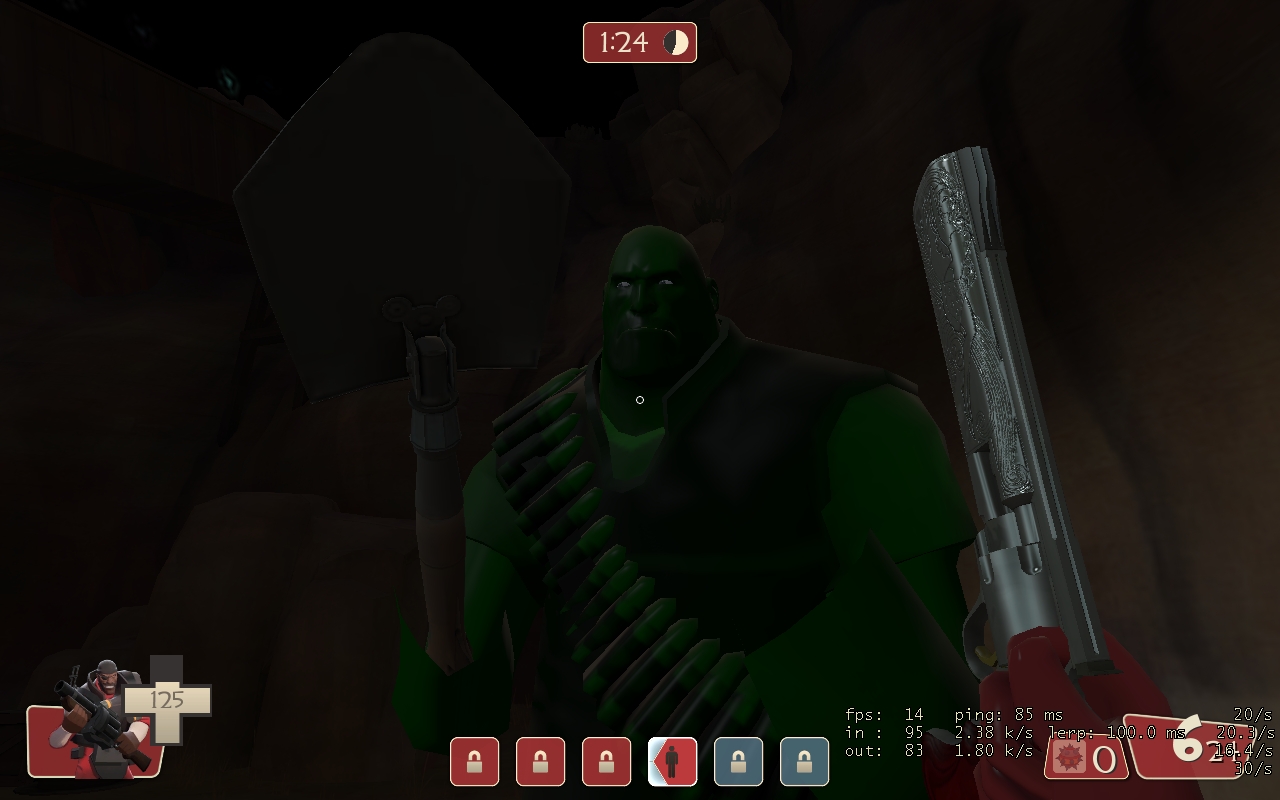
Task: Click the lerp value in the net graph
Action: pyautogui.click(x=1110, y=733)
